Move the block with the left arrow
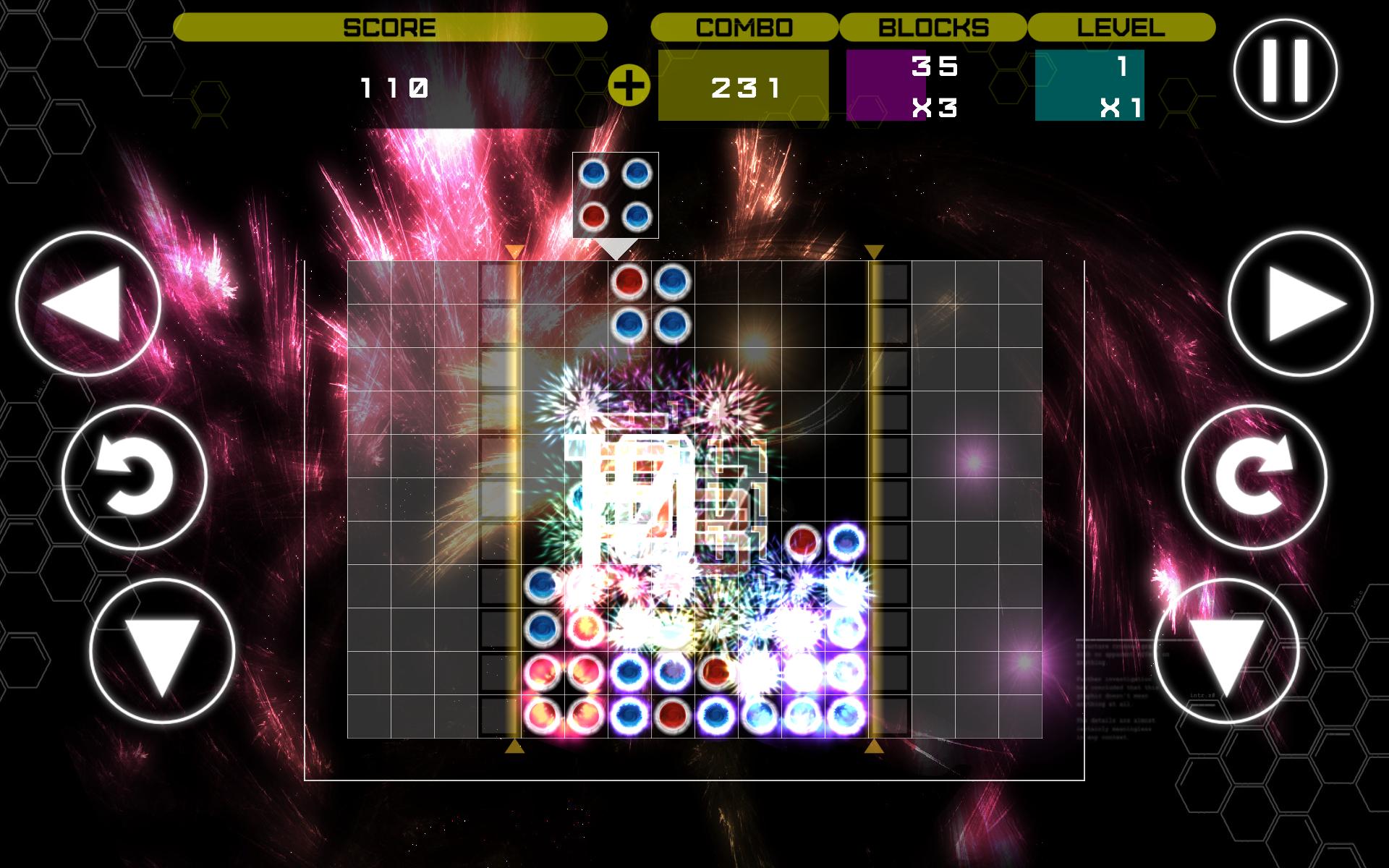1389x868 pixels. [87, 304]
